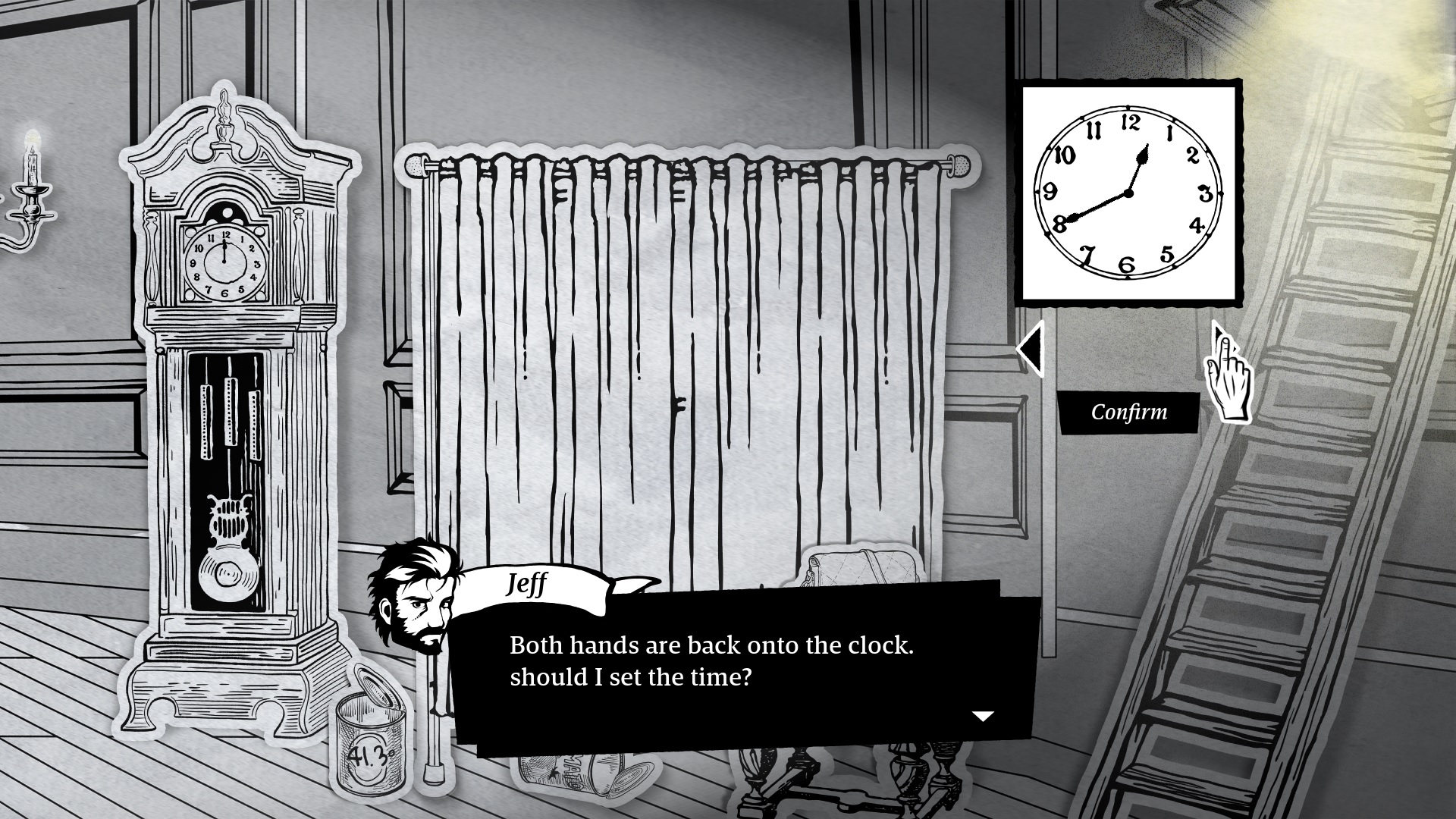Confirm the clock time setting
1456x819 pixels.
click(x=1128, y=413)
